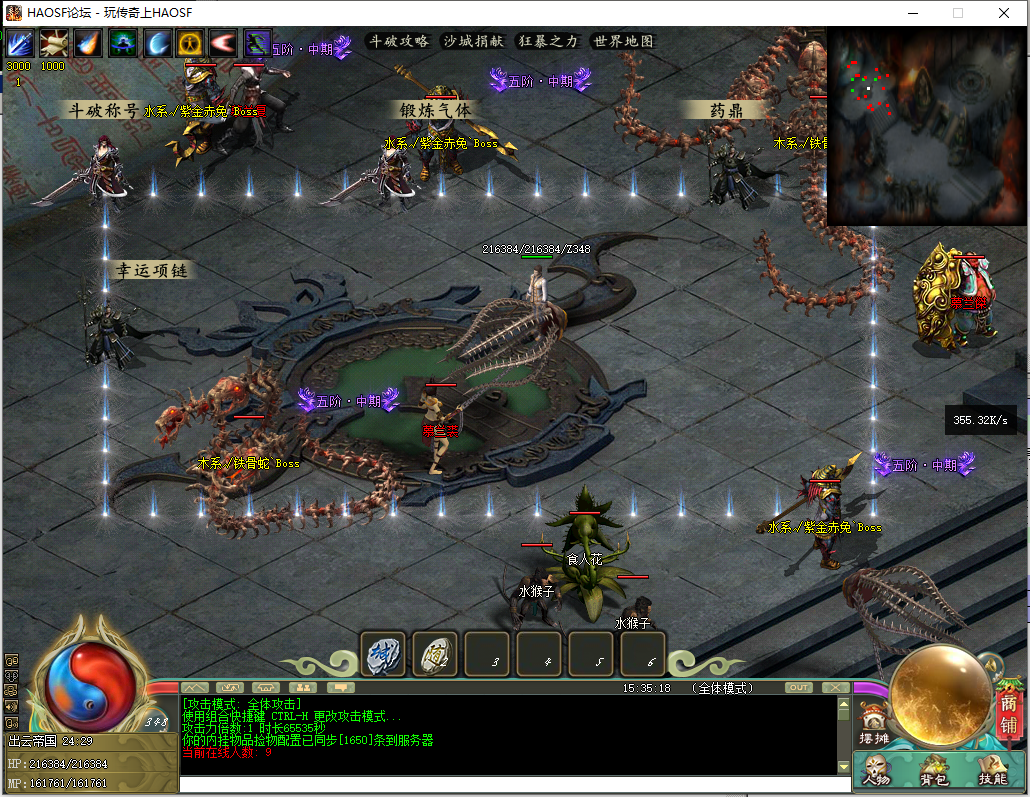Open the 沙城捐献 donation menu
This screenshot has width=1030, height=797.
click(x=472, y=41)
